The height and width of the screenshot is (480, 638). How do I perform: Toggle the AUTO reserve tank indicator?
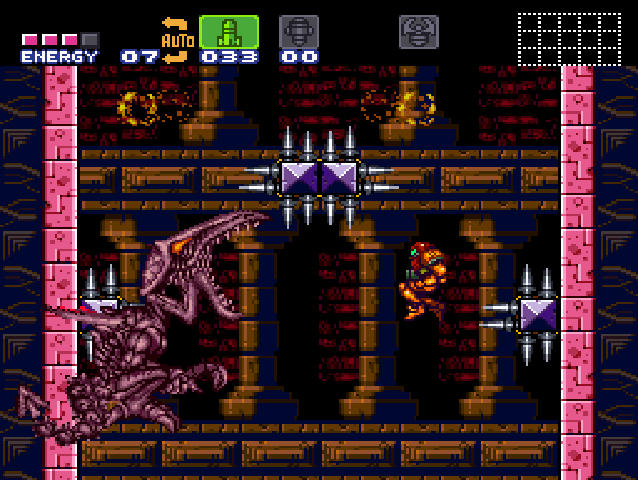pyautogui.click(x=177, y=39)
